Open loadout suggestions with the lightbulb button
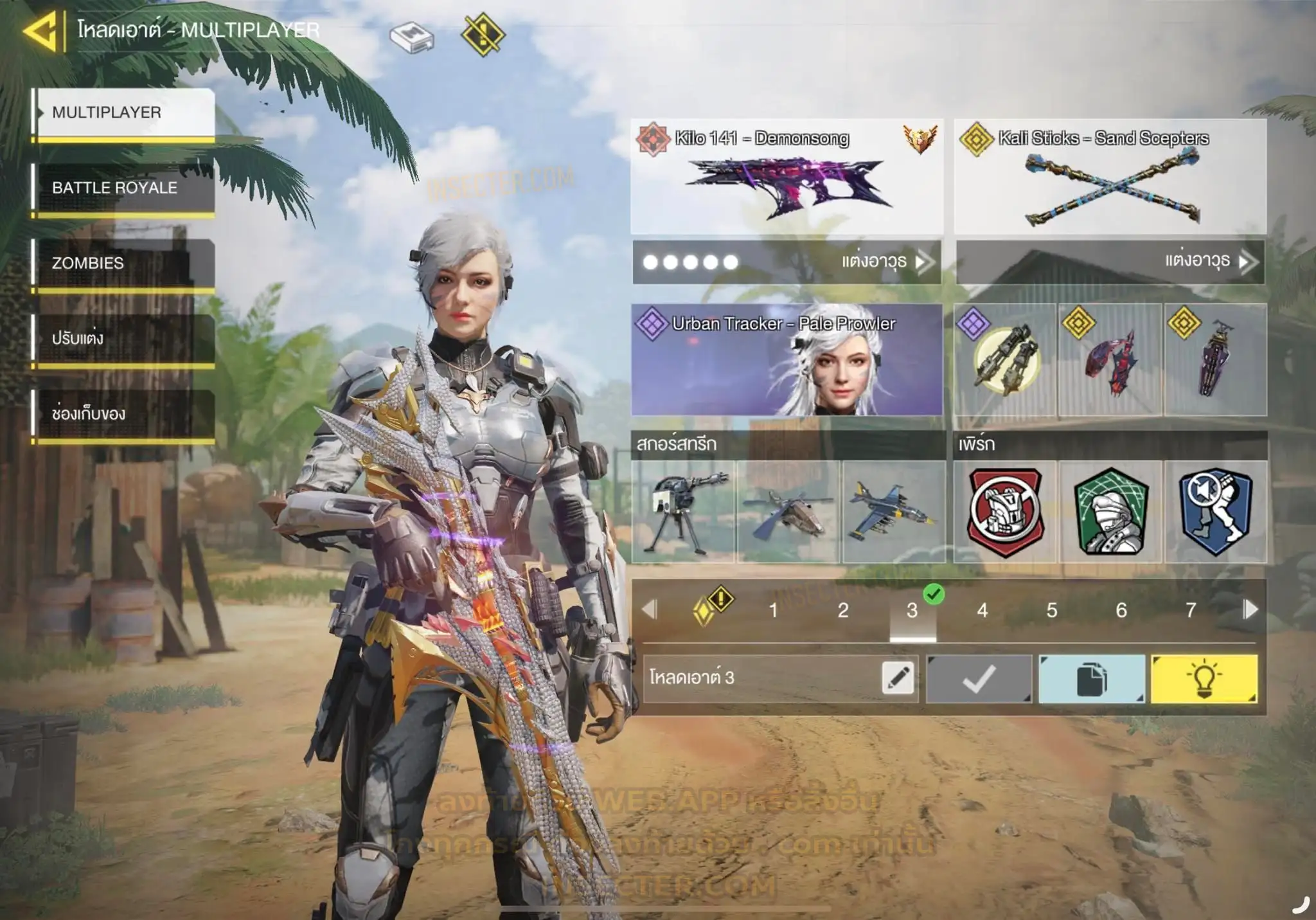Image resolution: width=1316 pixels, height=920 pixels. 1204,679
